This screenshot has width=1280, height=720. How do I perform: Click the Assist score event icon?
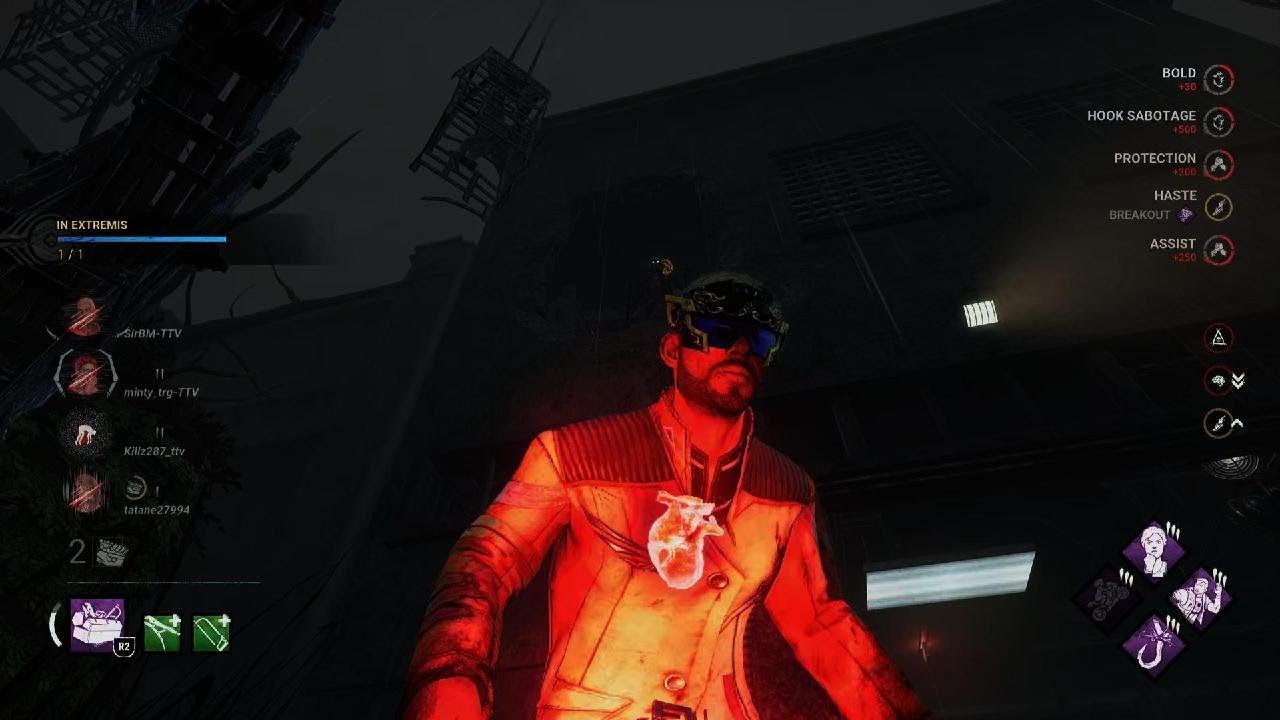click(x=1218, y=250)
